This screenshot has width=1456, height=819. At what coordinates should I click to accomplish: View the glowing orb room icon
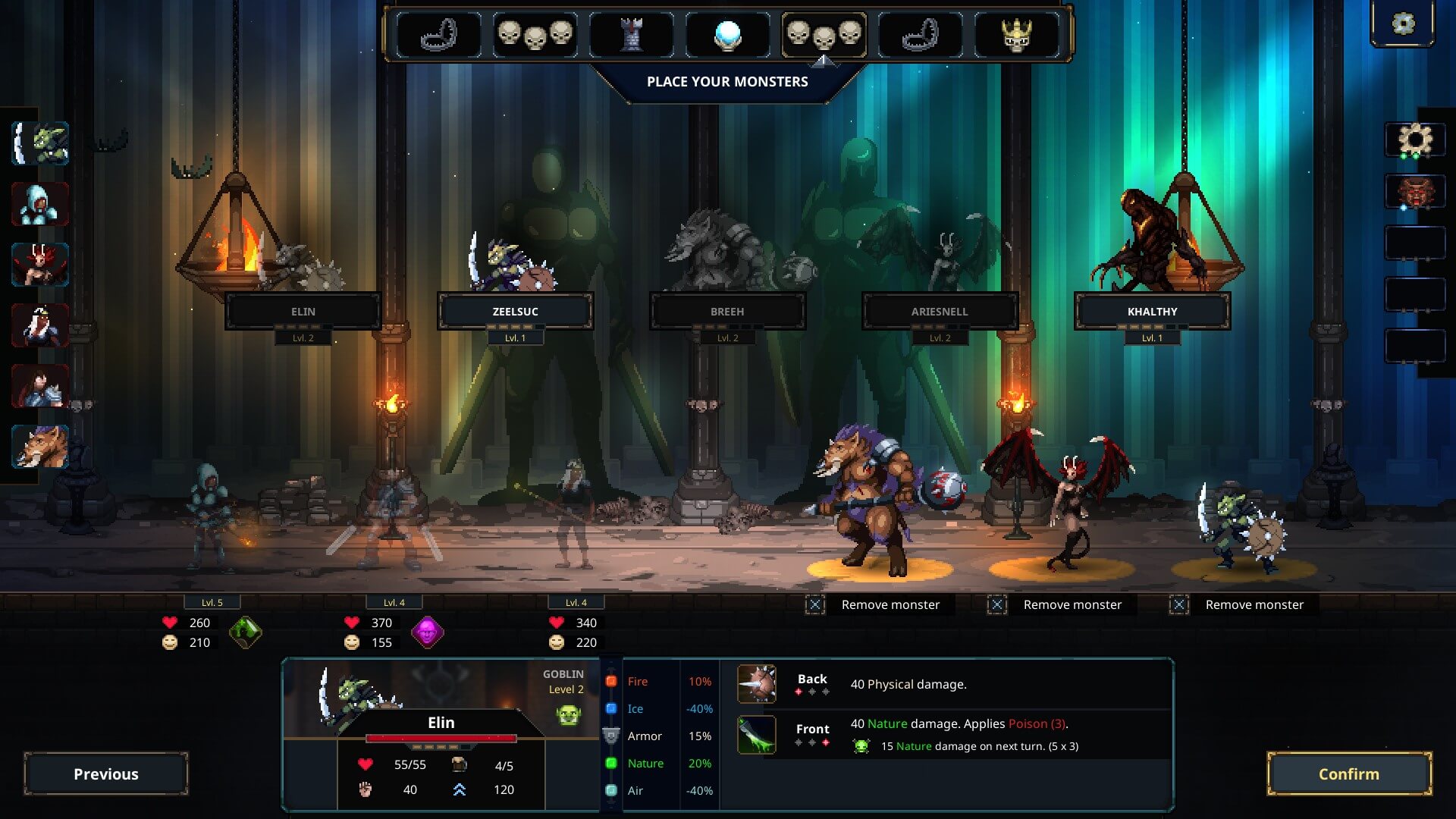[727, 35]
